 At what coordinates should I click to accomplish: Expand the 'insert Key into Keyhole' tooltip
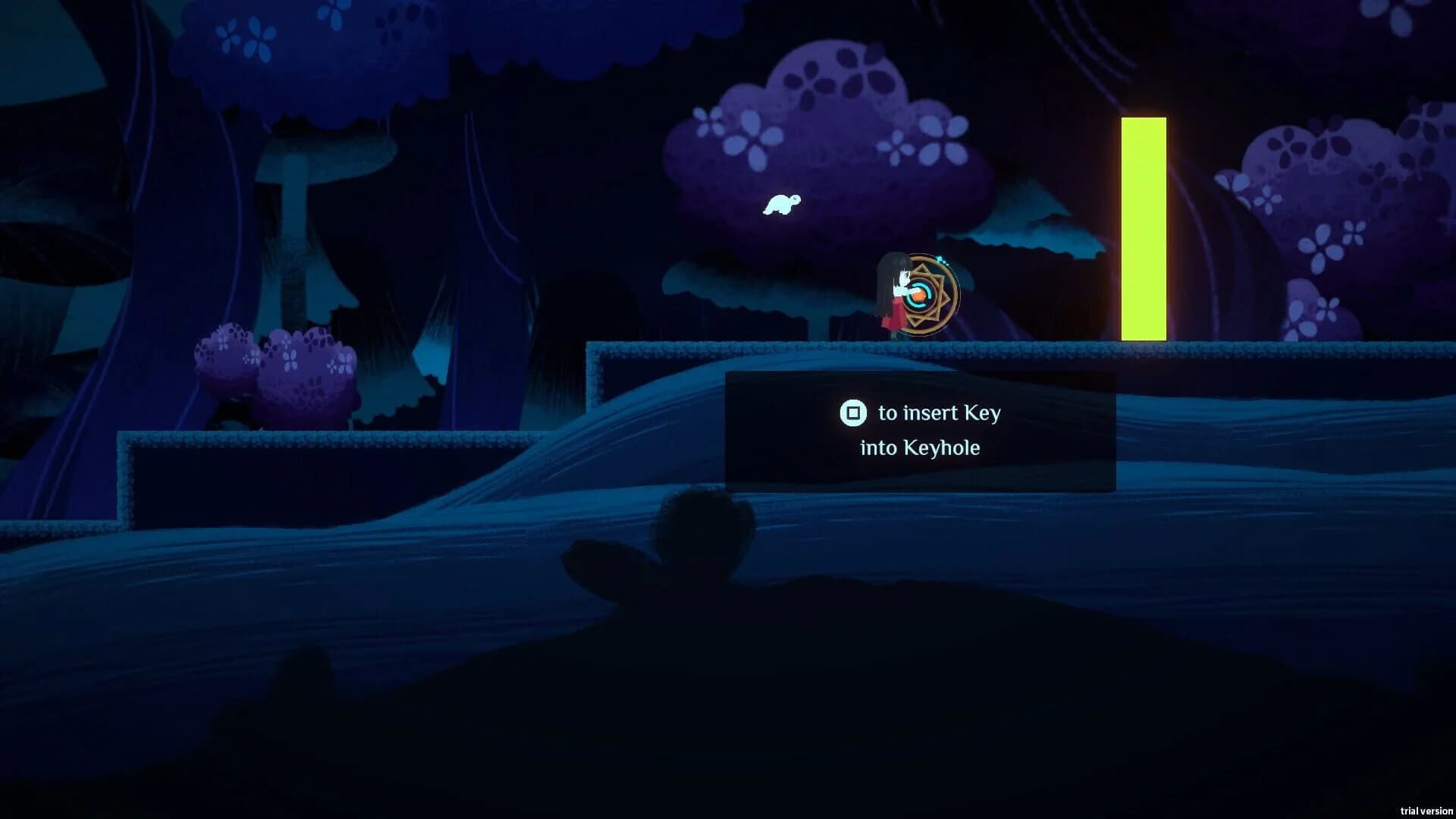tap(920, 429)
